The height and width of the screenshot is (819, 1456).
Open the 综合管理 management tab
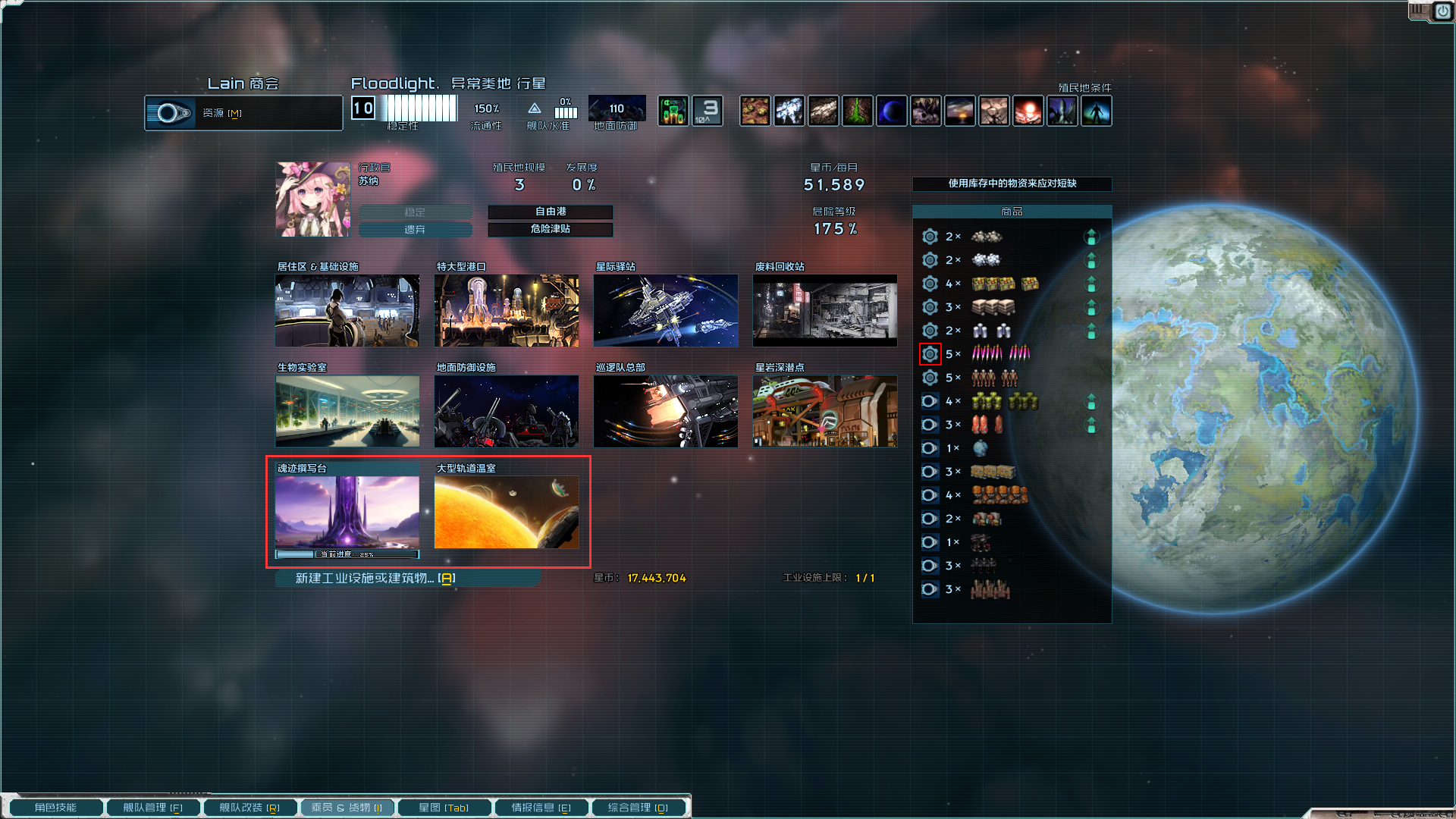coord(639,807)
